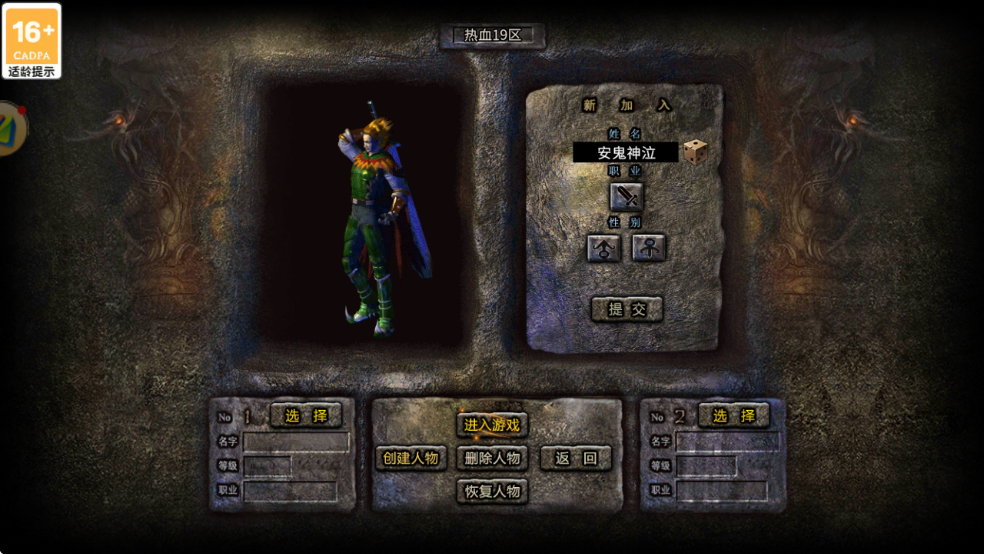Pick the male gender symbol
The image size is (984, 554).
604,248
